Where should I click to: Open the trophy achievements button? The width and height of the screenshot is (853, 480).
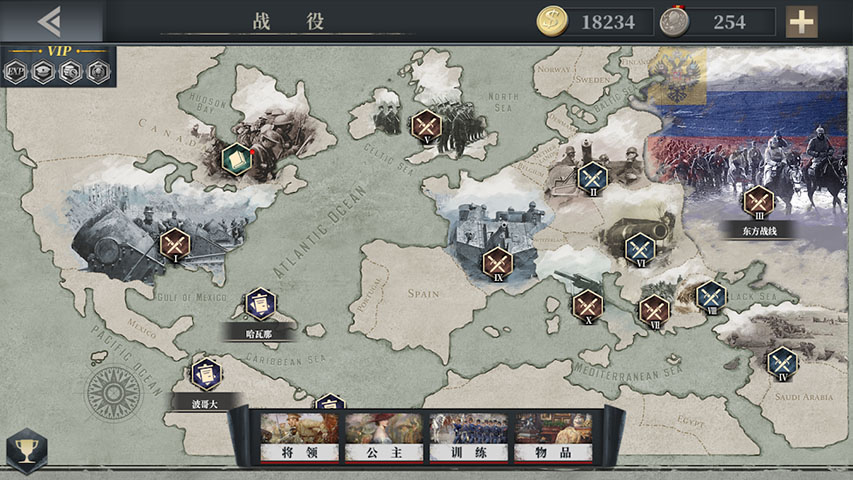[25, 451]
